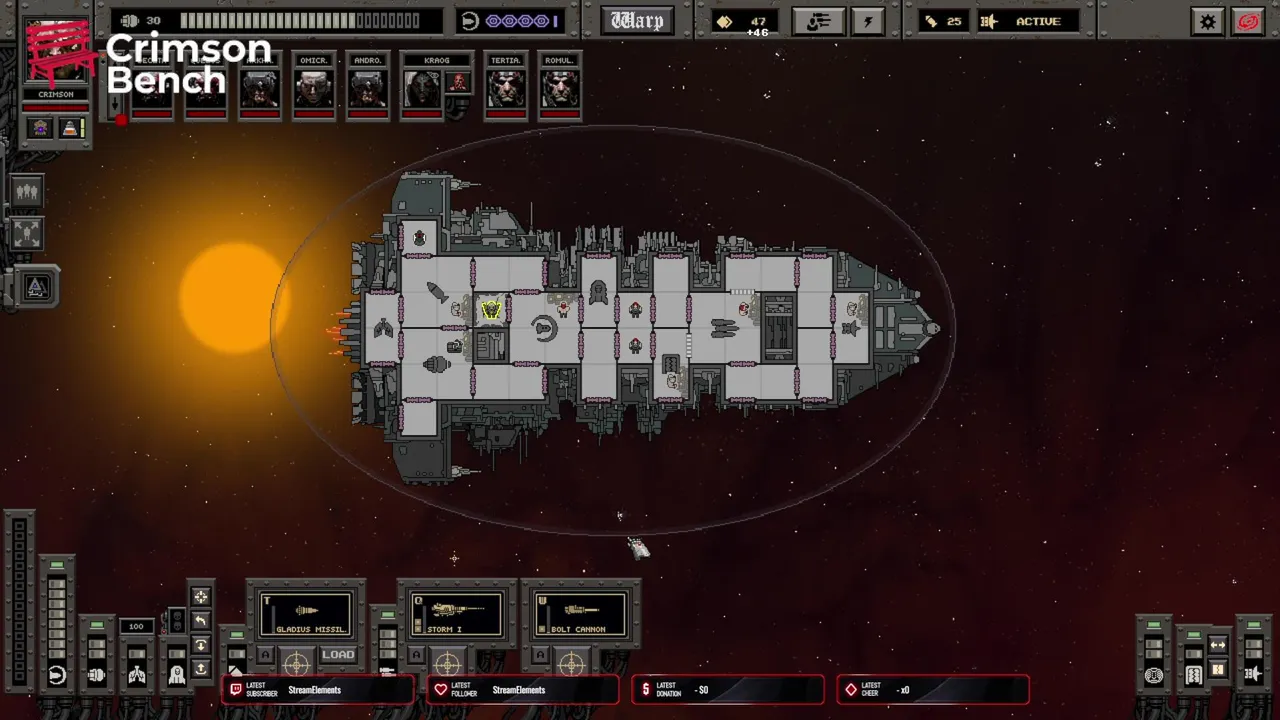Open settings with the gear icon
The width and height of the screenshot is (1280, 720).
1208,21
